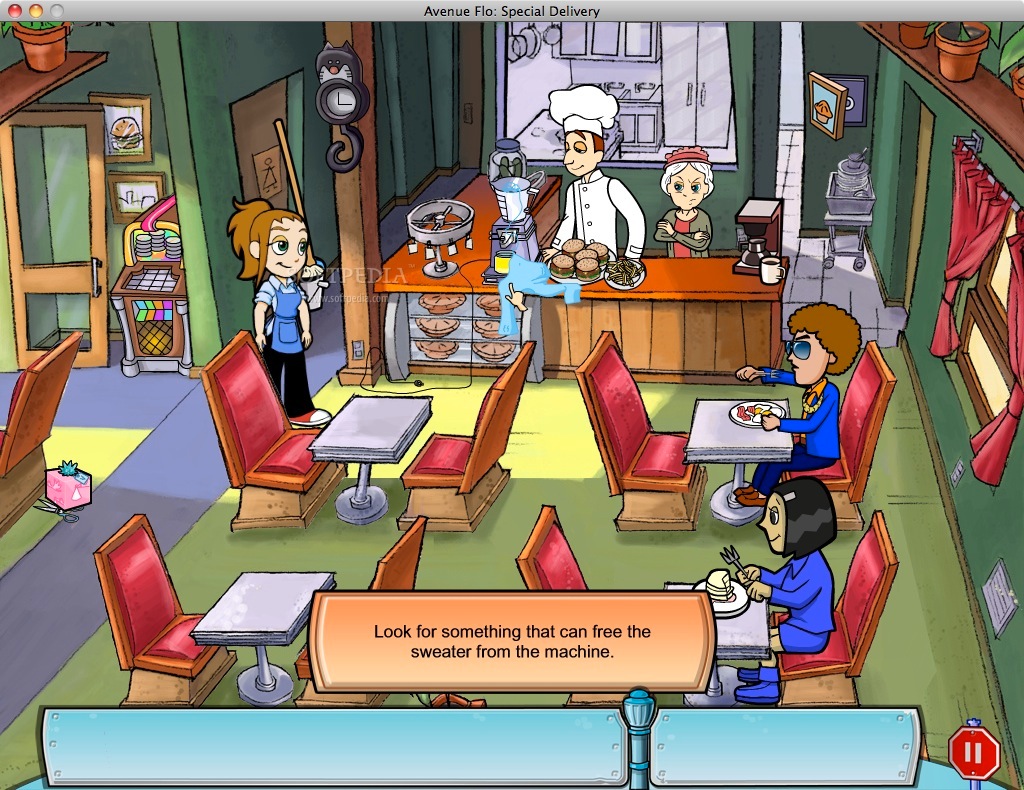Close the Avenue Flo window
Screen dimensions: 1024x790
pyautogui.click(x=15, y=10)
